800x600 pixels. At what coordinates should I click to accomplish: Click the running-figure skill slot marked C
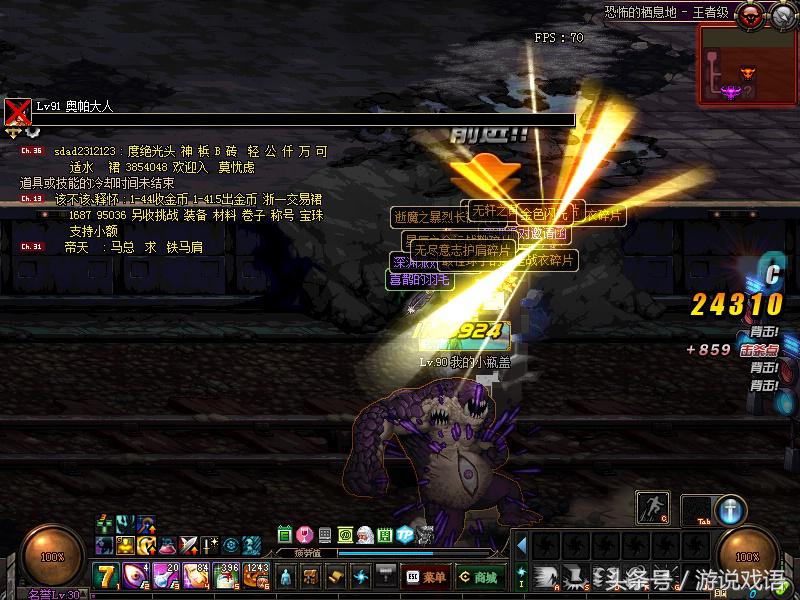click(653, 508)
